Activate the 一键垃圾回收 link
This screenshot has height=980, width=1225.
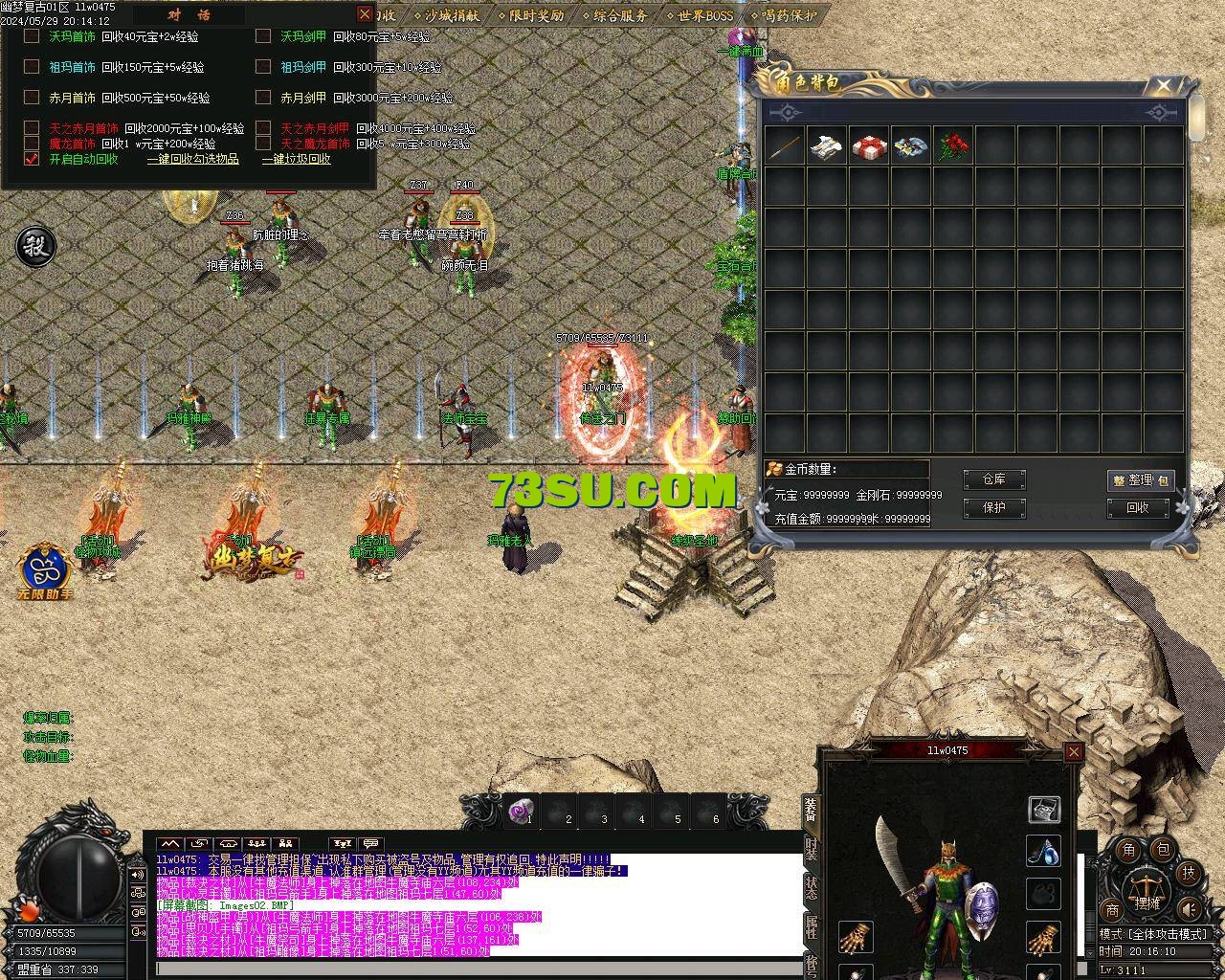tap(296, 159)
